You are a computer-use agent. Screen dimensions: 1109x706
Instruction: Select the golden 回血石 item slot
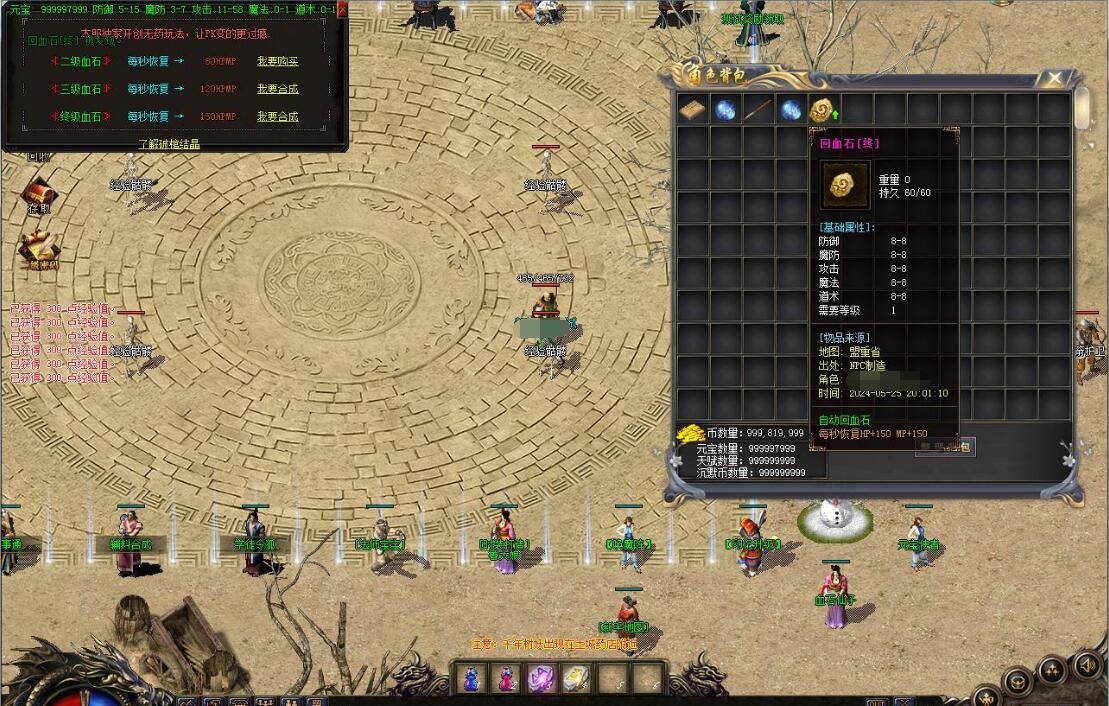coord(823,109)
